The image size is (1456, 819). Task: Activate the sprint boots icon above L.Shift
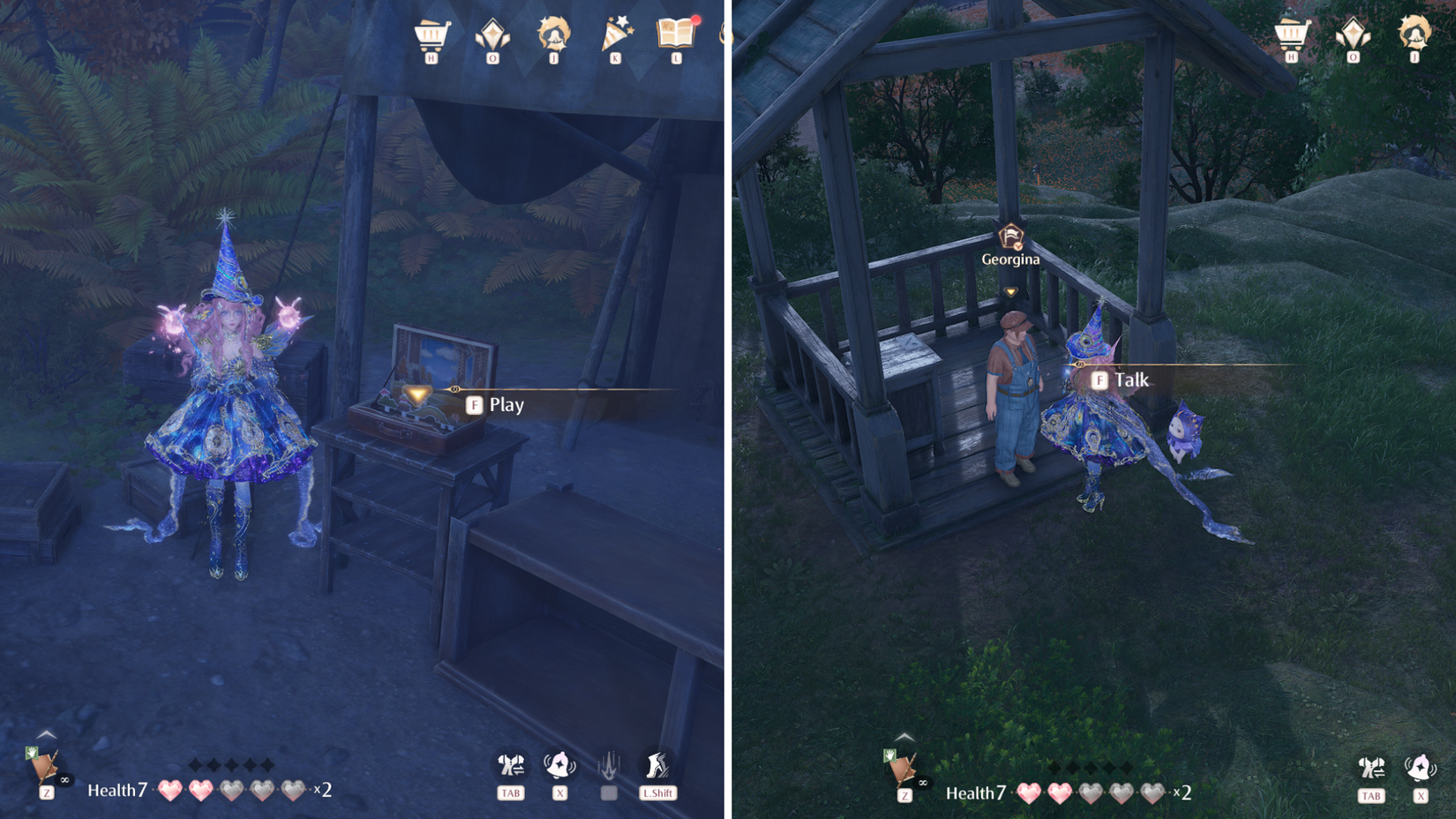click(655, 765)
